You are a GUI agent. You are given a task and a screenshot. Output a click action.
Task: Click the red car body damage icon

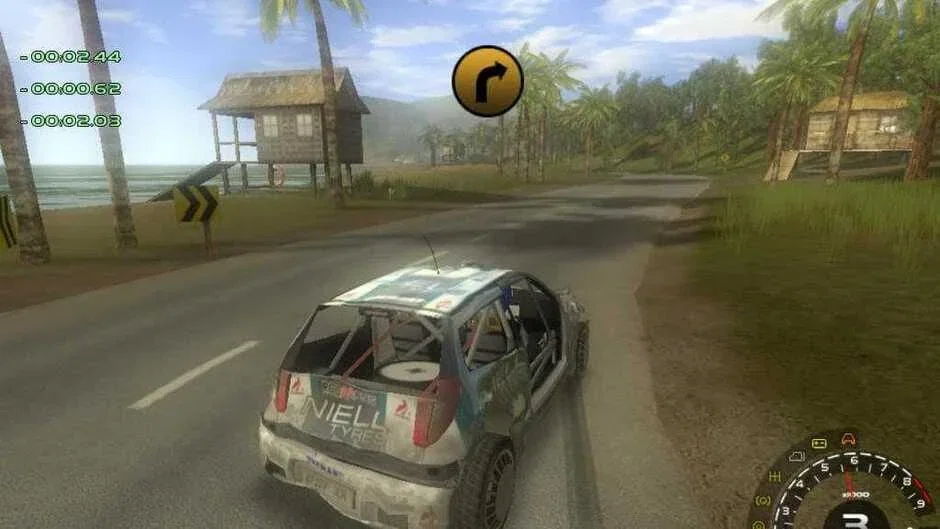pyautogui.click(x=849, y=437)
